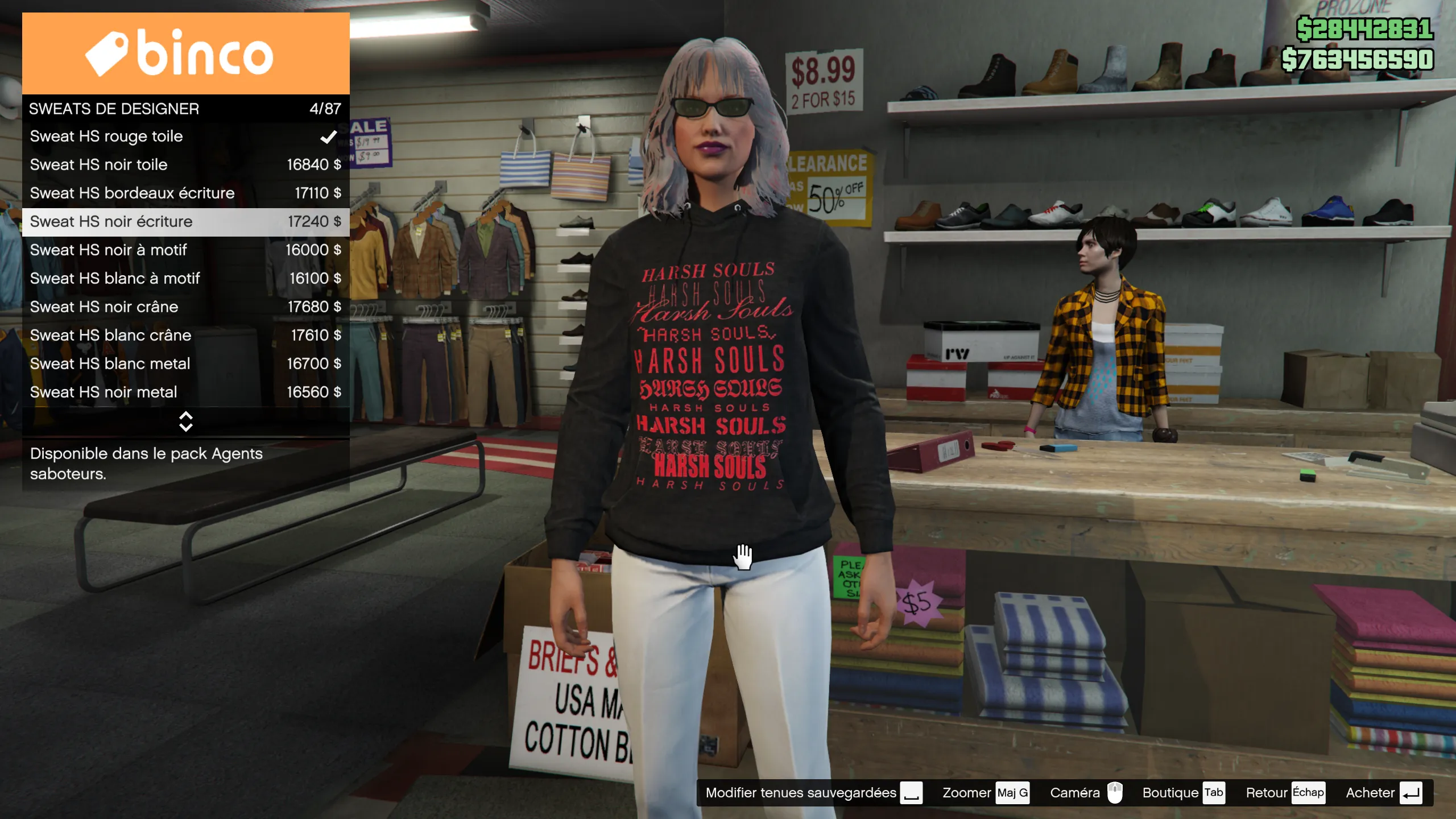Click the list scroll arrows
This screenshot has height=819, width=1456.
185,421
